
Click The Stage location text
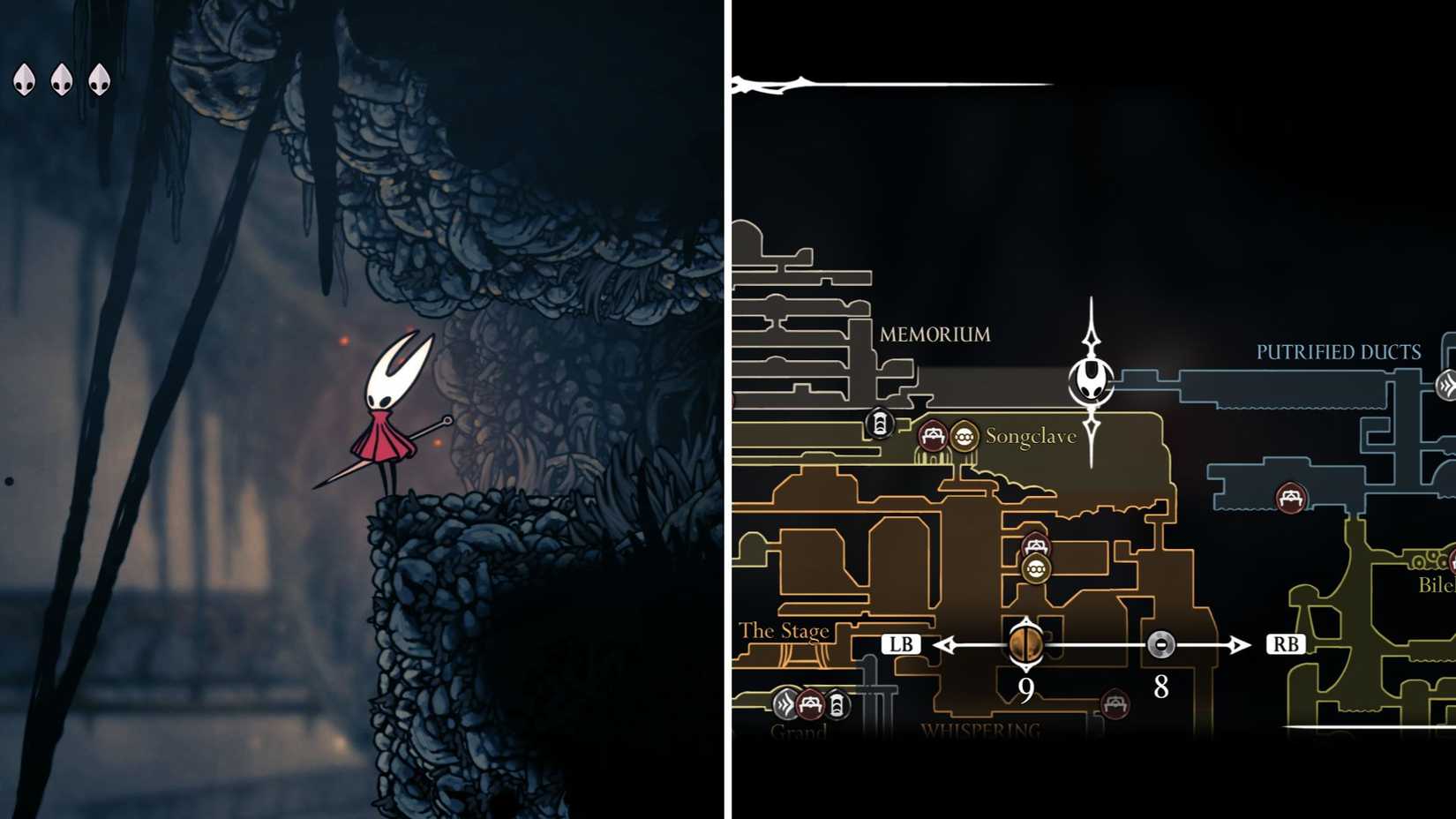786,630
